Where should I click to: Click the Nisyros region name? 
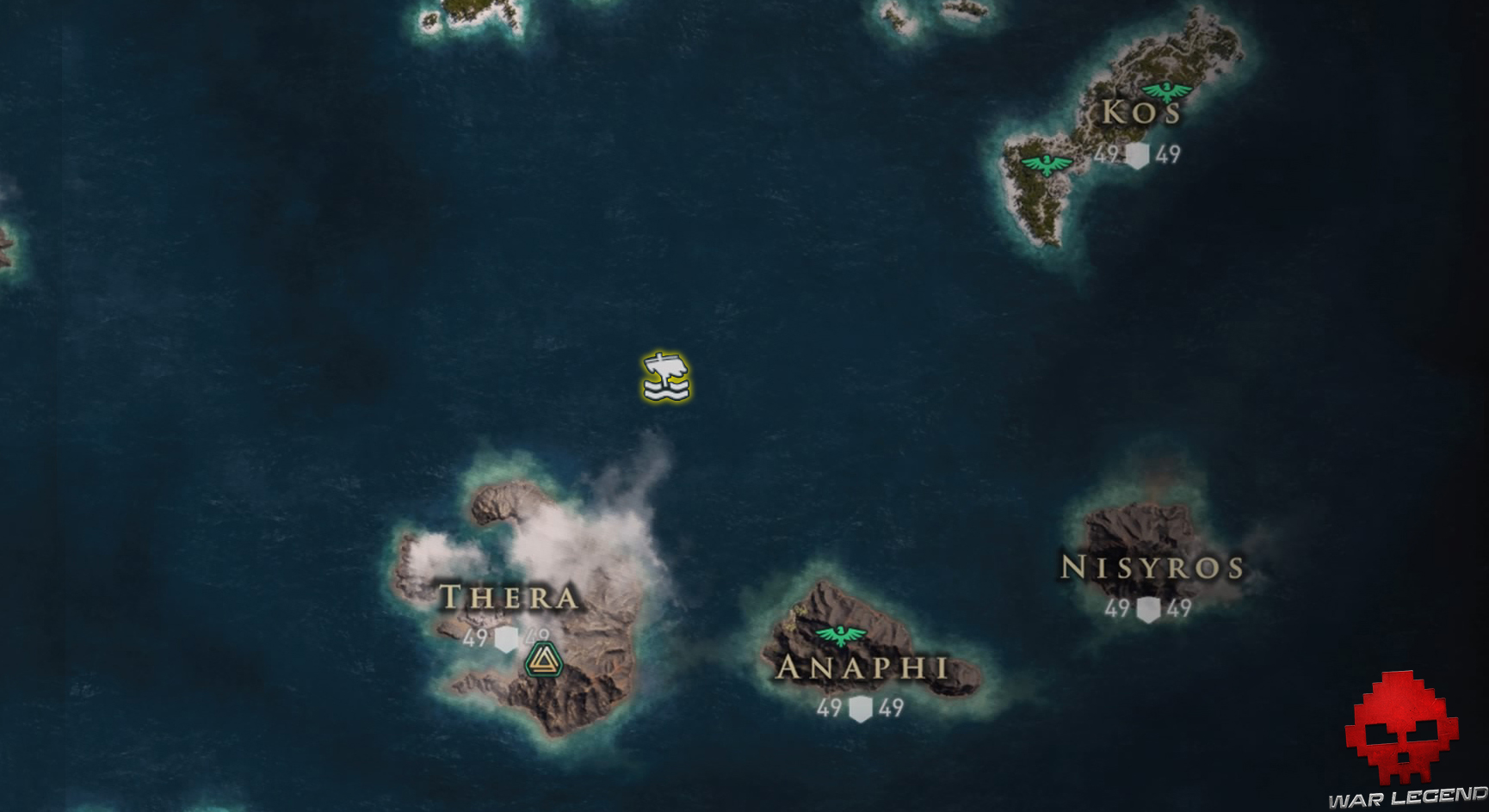pos(1151,567)
